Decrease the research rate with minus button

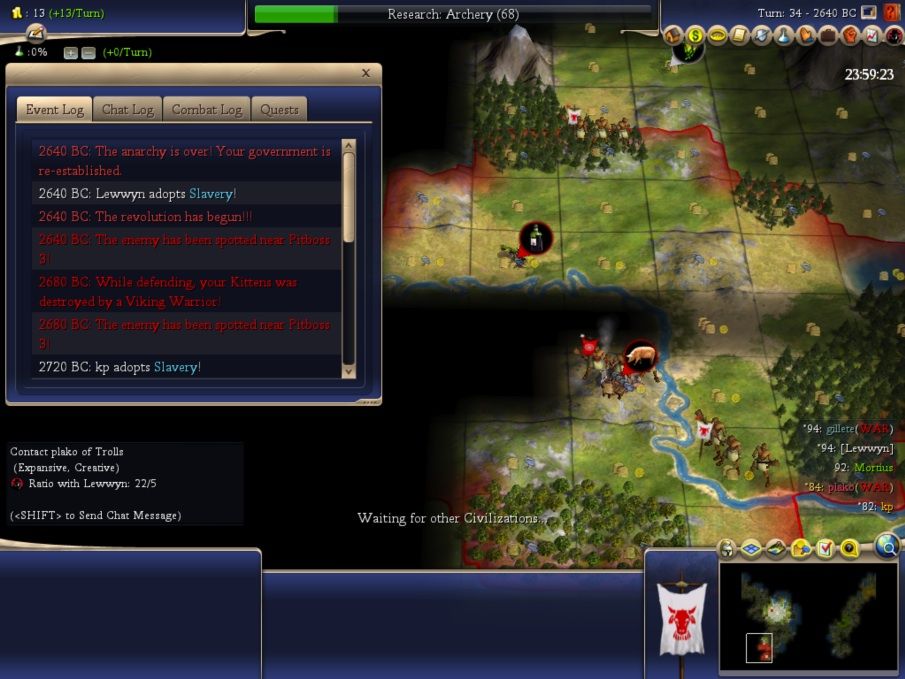(x=87, y=53)
